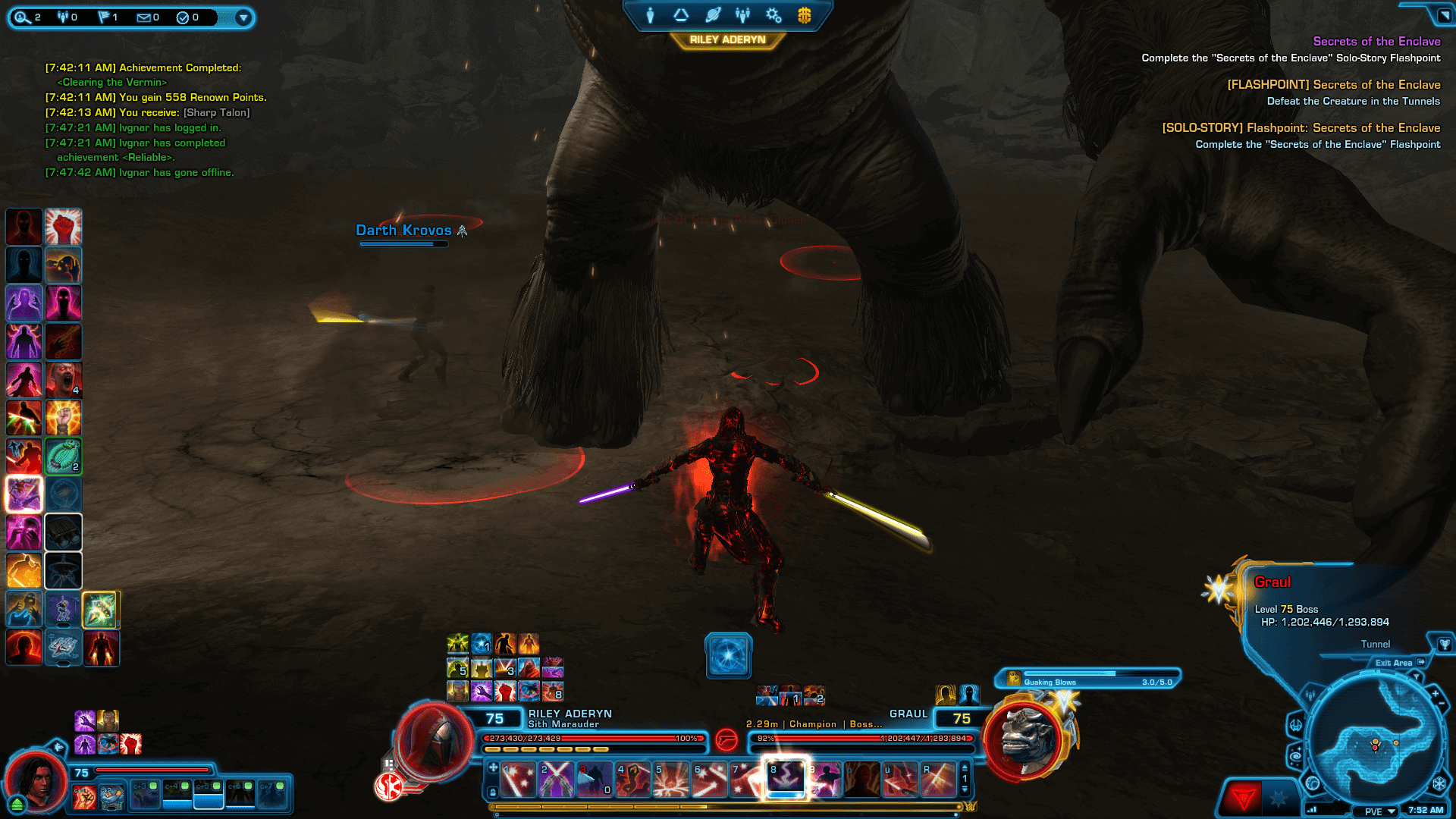1456x819 pixels.
Task: Select the galaxy icon on the minimap edge
Action: pos(1296,757)
